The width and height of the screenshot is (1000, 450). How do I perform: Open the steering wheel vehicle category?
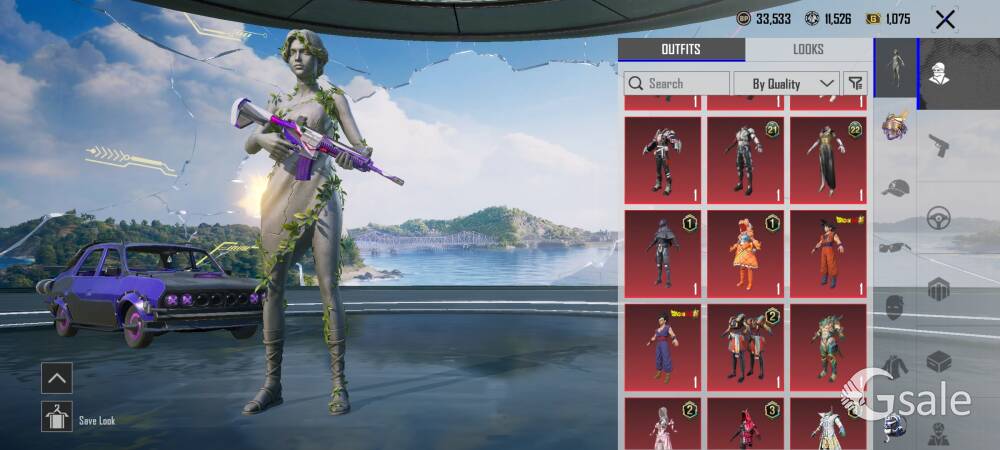(938, 217)
